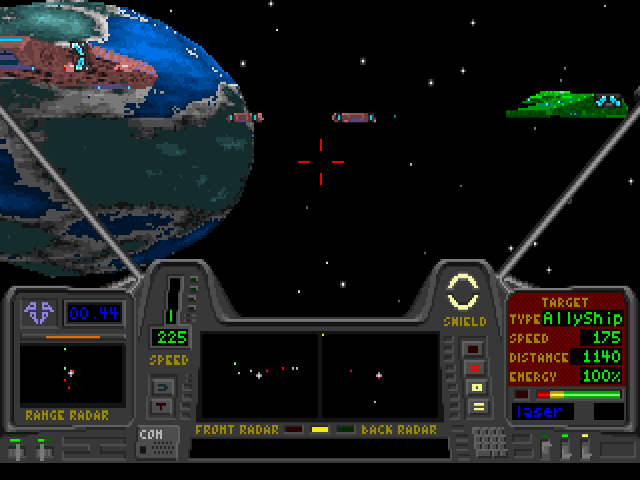The width and height of the screenshot is (640, 480).
Task: Click the button with red X symbol
Action: click(476, 368)
